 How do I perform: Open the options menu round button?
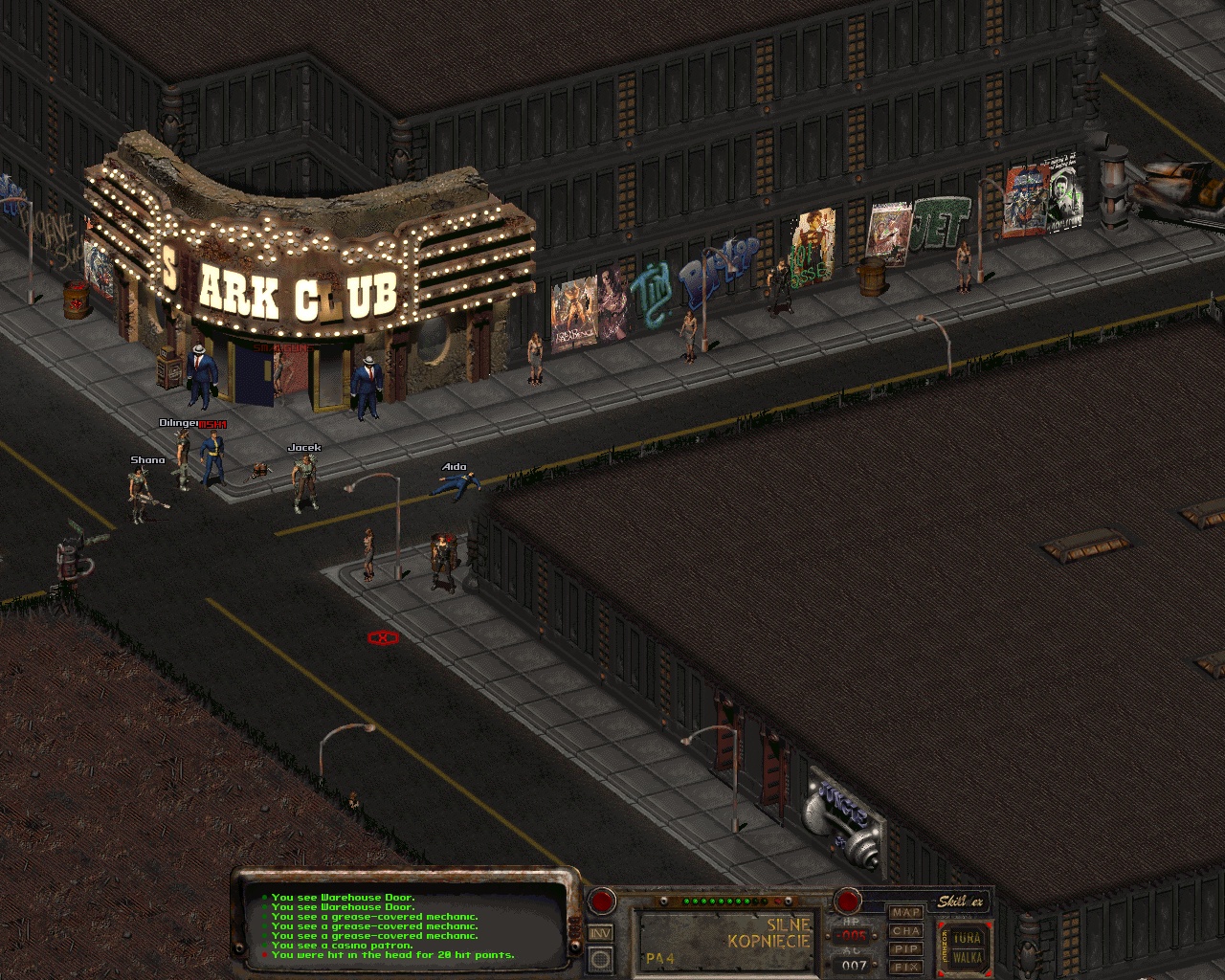pyautogui.click(x=600, y=958)
